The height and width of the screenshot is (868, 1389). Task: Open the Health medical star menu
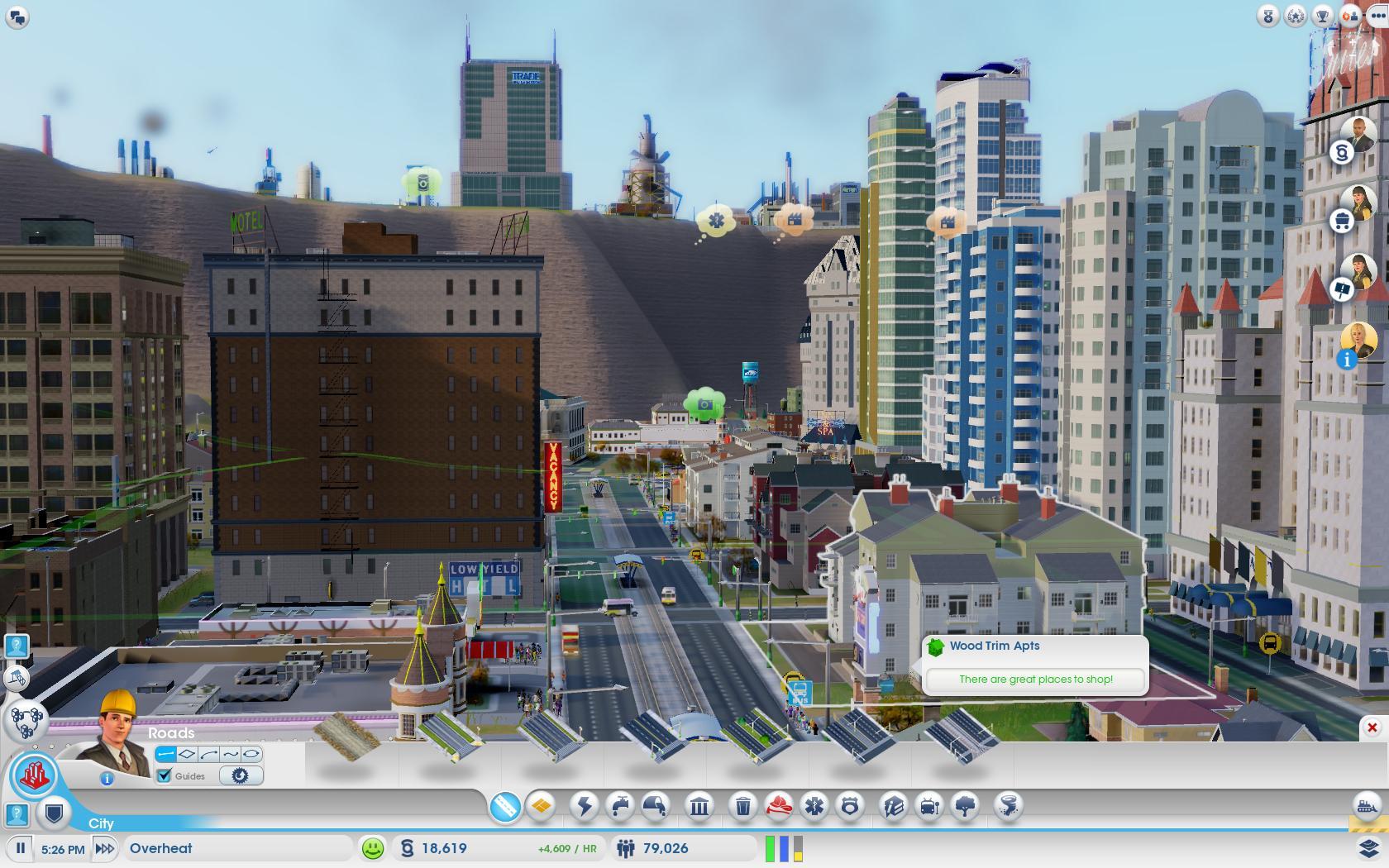[x=814, y=805]
